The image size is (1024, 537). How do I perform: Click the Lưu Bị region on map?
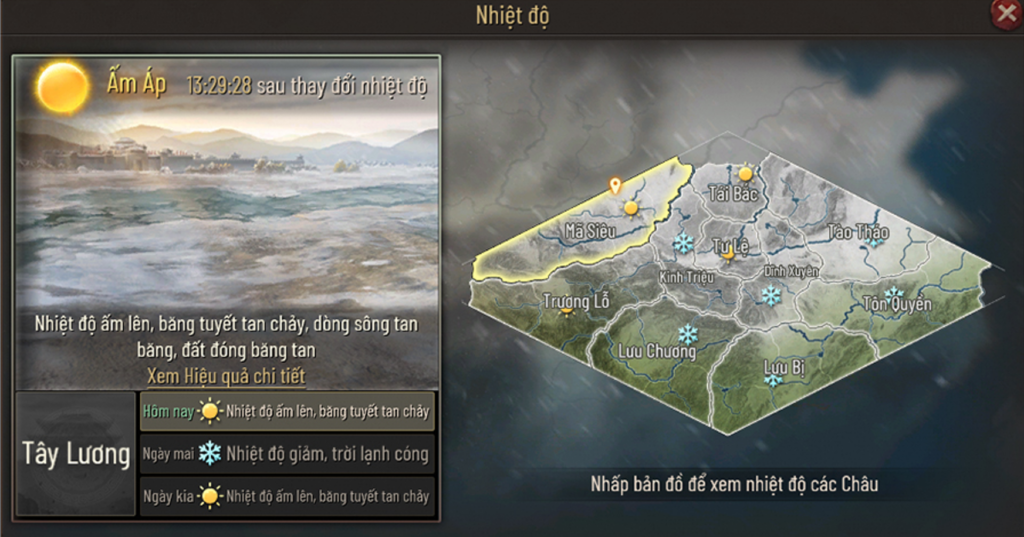(x=784, y=368)
